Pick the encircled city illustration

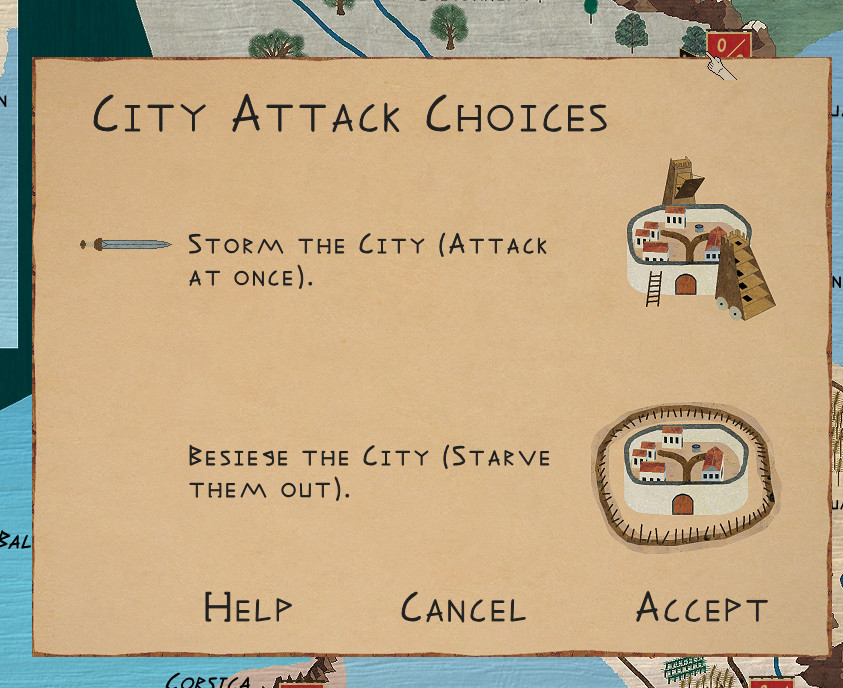click(685, 475)
